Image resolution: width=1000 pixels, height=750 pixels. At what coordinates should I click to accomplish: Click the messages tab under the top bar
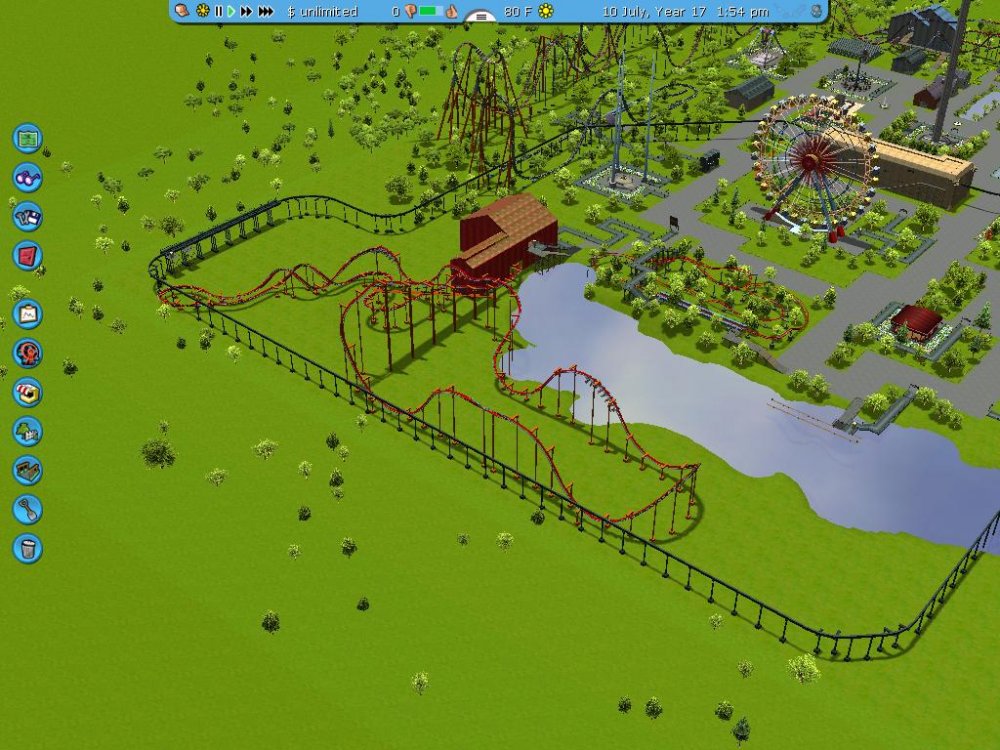coord(482,16)
